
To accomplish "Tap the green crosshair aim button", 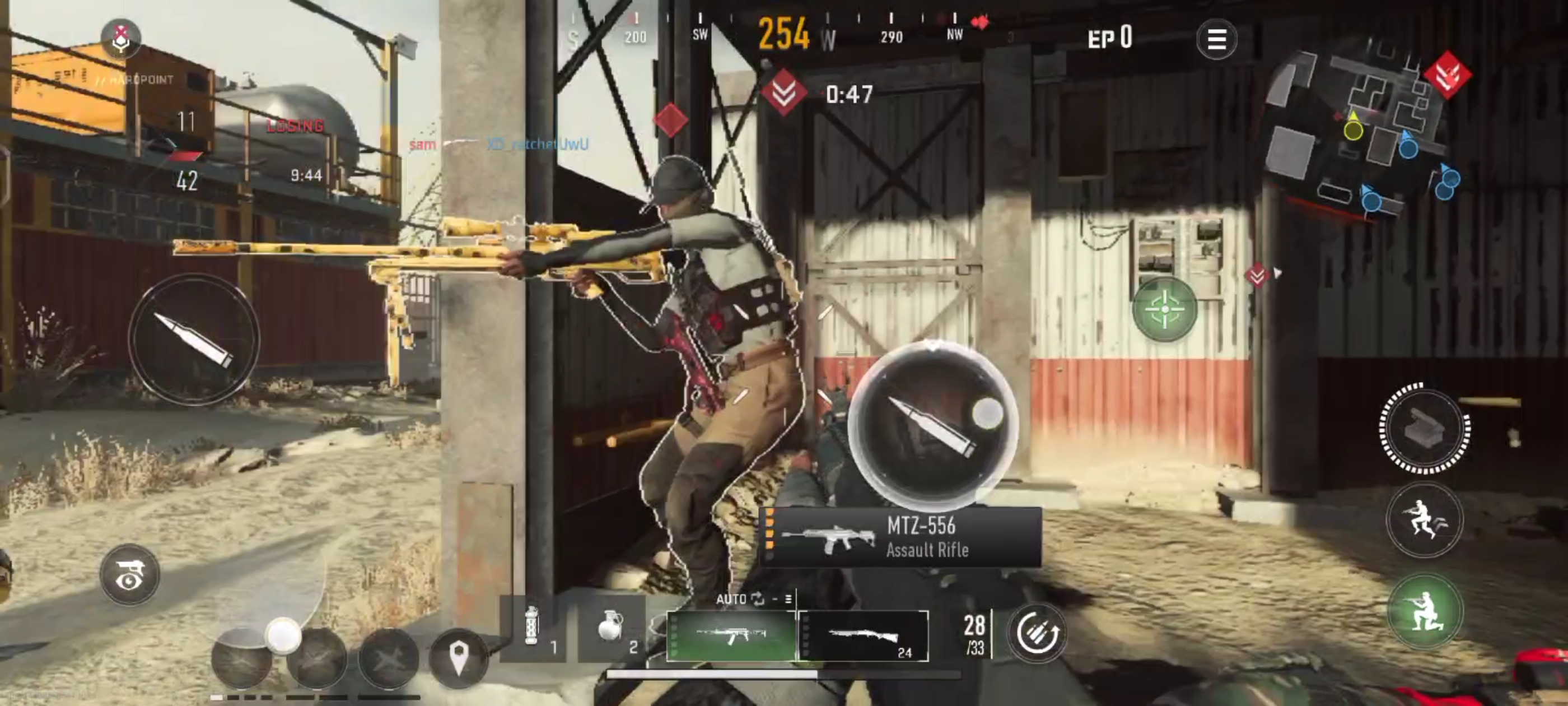I will (1164, 309).
